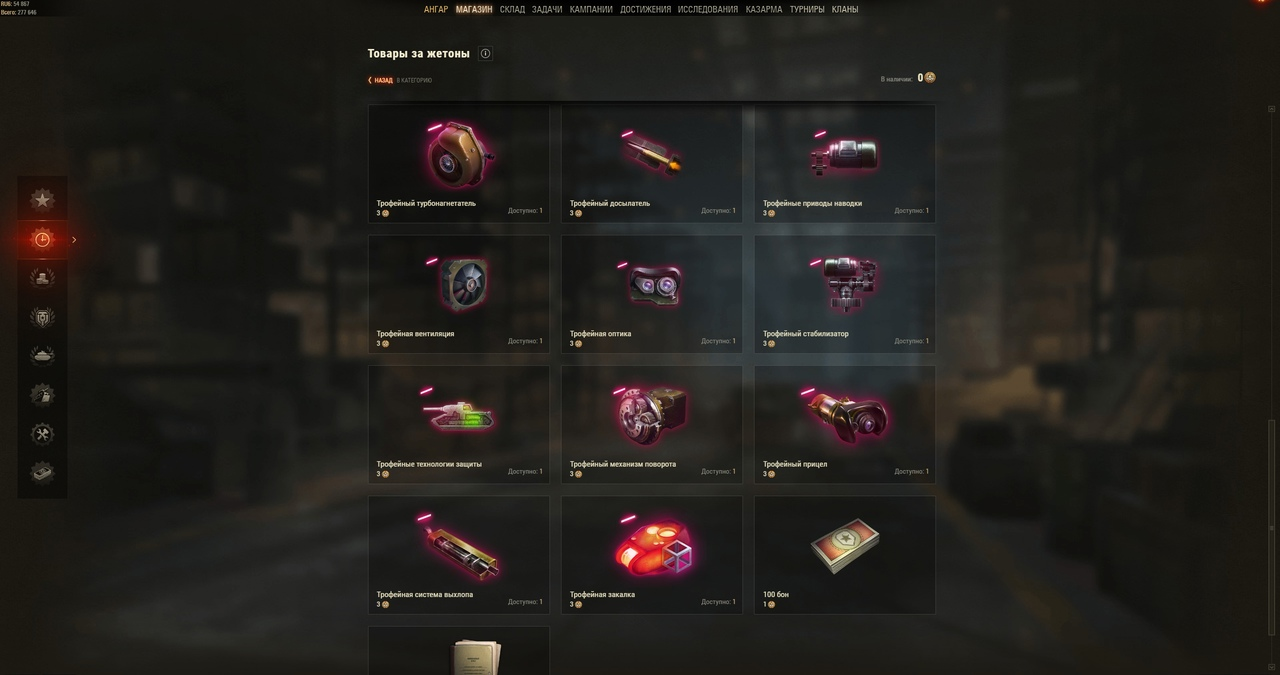Switch to the Склад tab
Screen dimensions: 1280x675
pyautogui.click(x=512, y=10)
